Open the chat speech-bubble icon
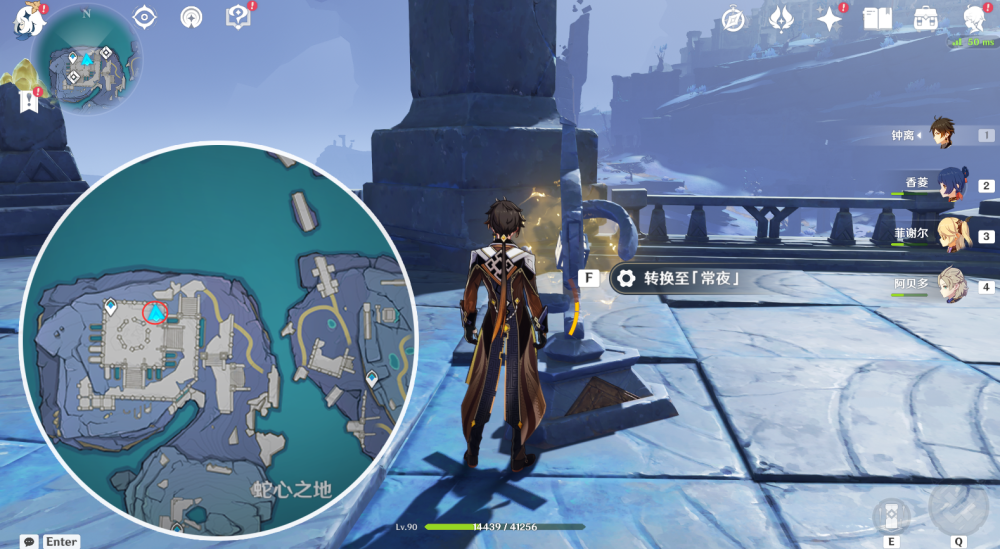Screen dimensions: 1000x549 pyautogui.click(x=30, y=541)
